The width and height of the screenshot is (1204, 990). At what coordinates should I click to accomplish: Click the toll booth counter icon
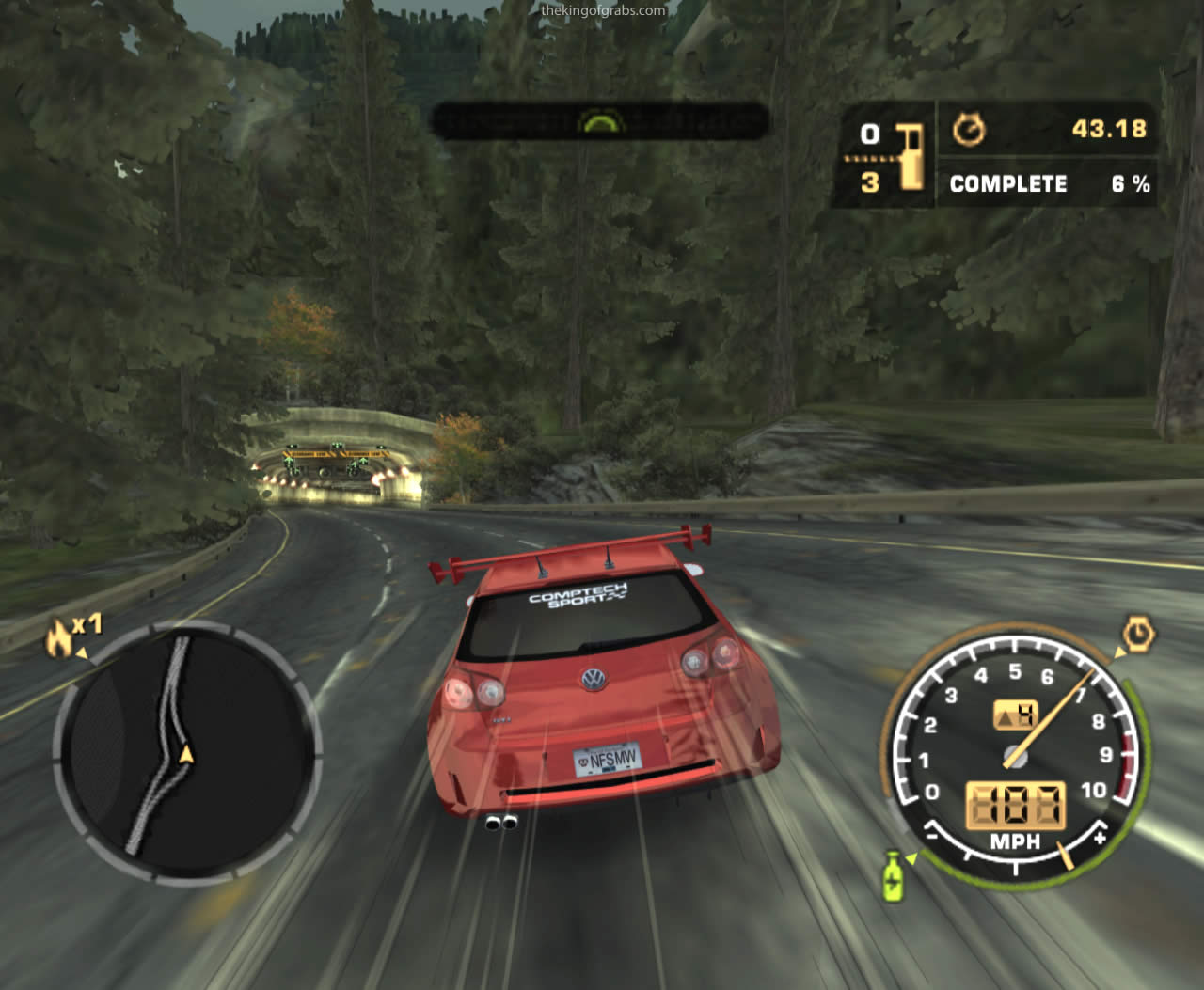coord(910,156)
